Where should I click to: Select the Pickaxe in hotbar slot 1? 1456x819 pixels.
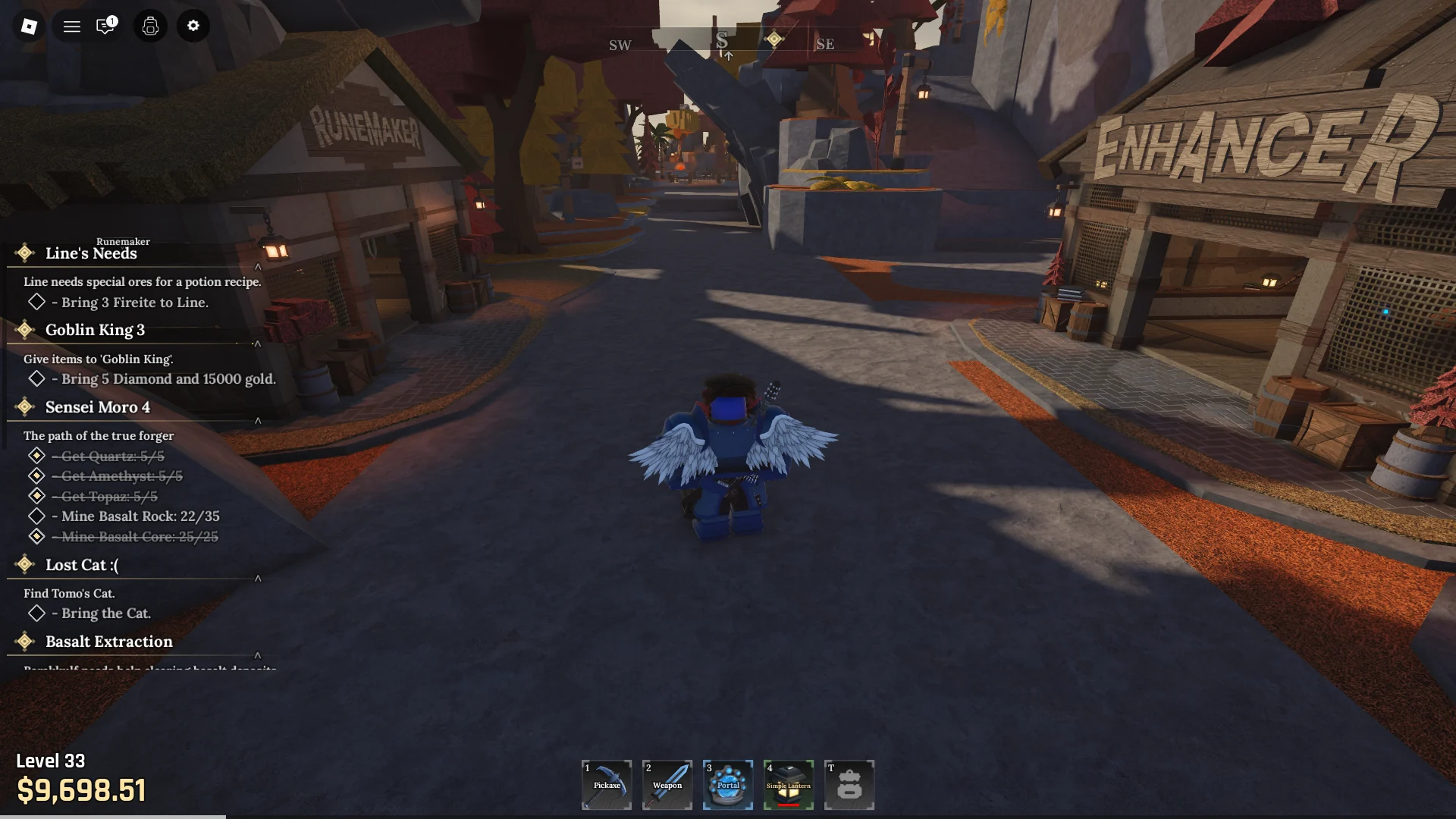606,785
